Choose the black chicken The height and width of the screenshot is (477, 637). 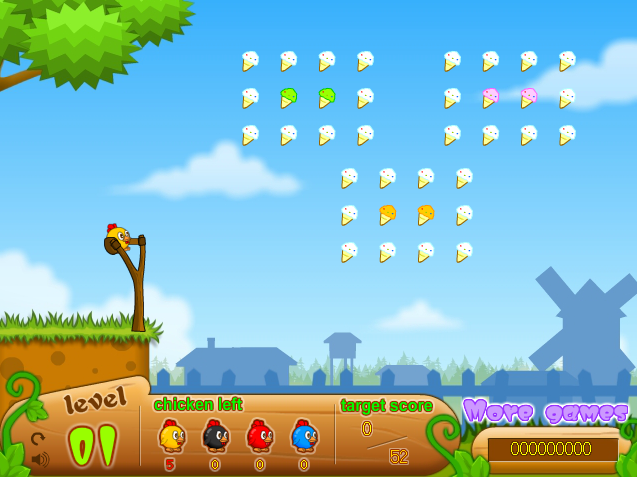coord(215,436)
